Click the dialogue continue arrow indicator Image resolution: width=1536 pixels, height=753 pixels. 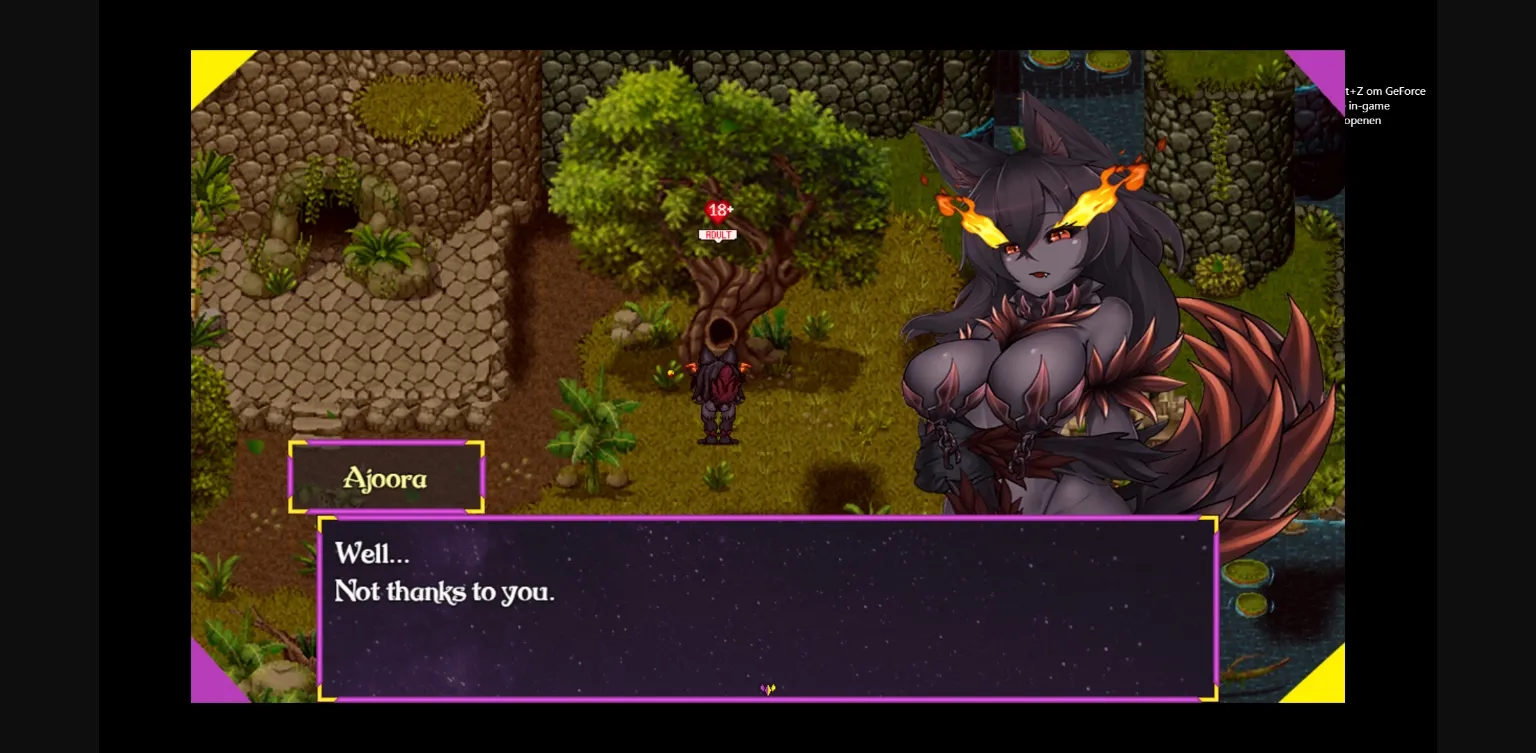(768, 689)
